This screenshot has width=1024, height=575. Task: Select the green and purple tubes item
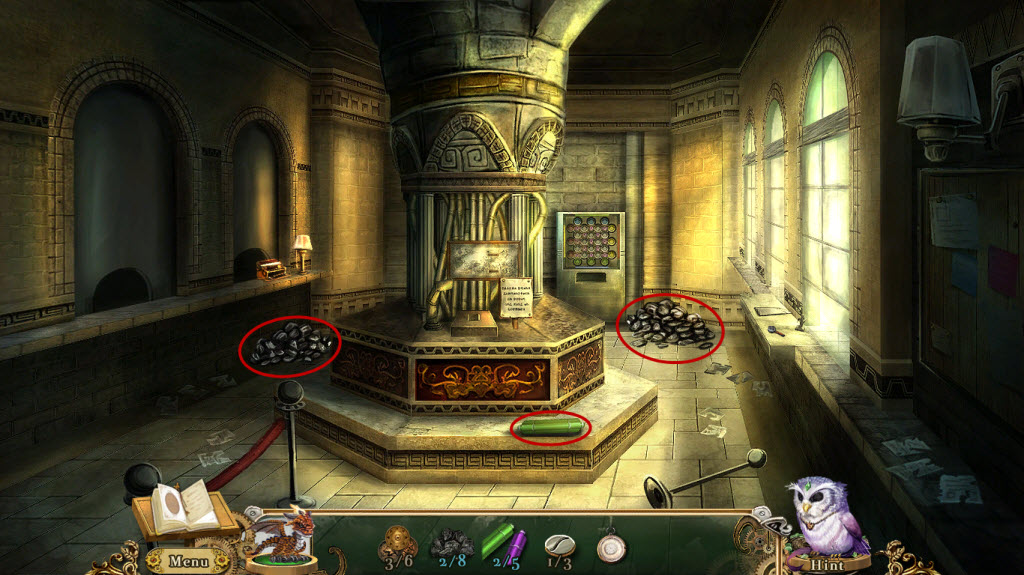pyautogui.click(x=506, y=543)
